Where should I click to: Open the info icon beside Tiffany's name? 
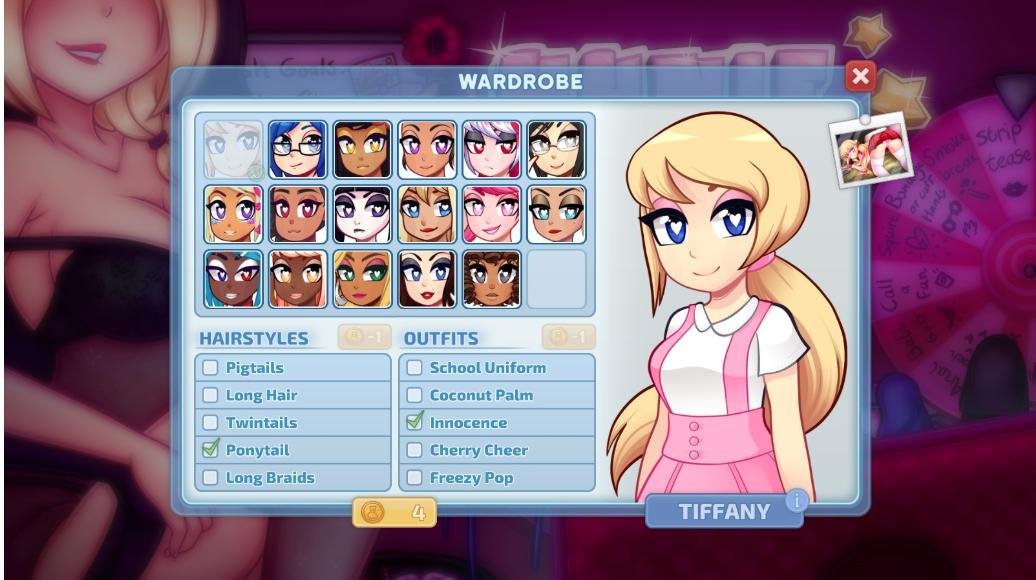pyautogui.click(x=796, y=499)
